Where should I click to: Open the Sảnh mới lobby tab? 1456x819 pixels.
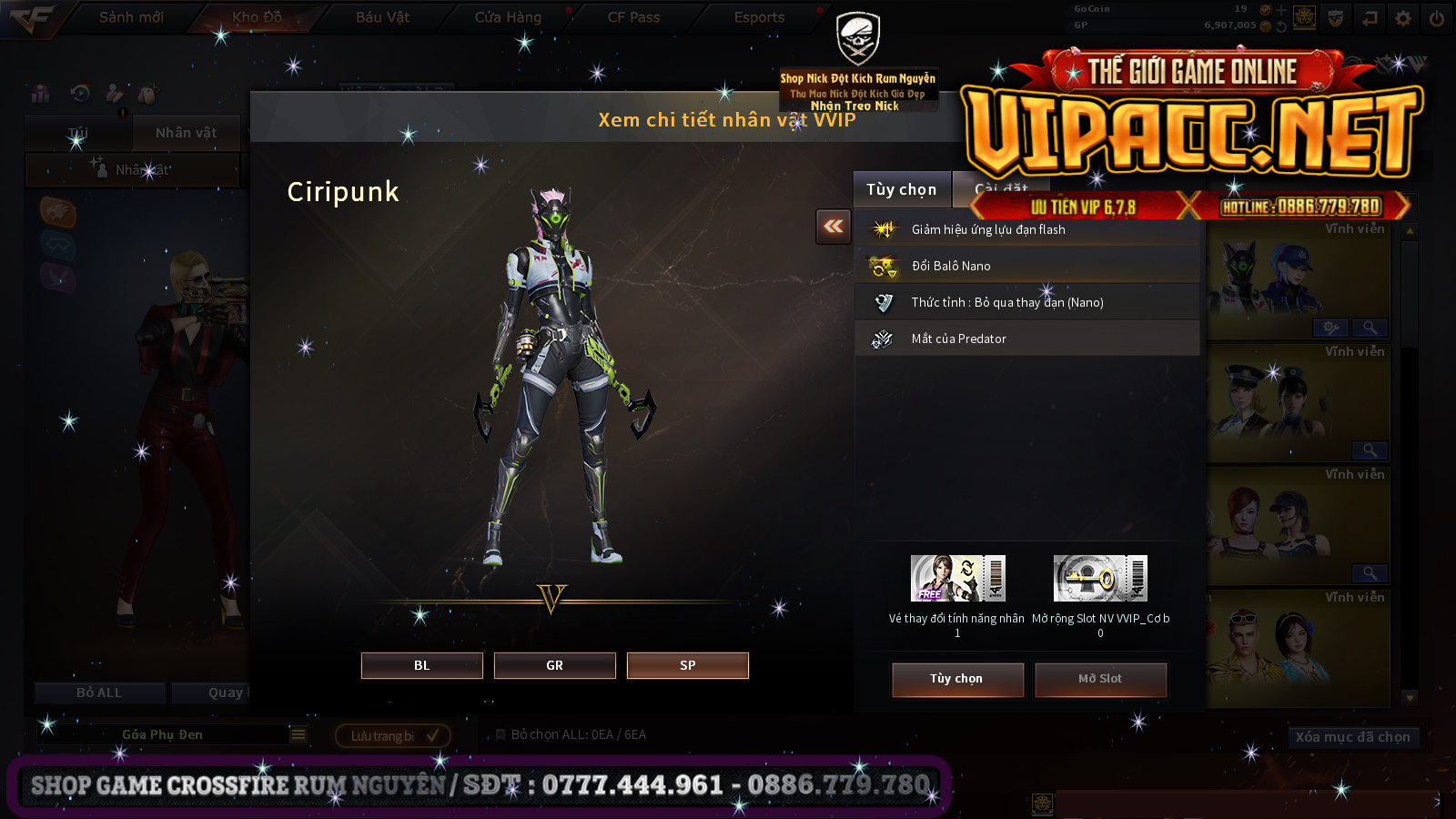point(131,17)
